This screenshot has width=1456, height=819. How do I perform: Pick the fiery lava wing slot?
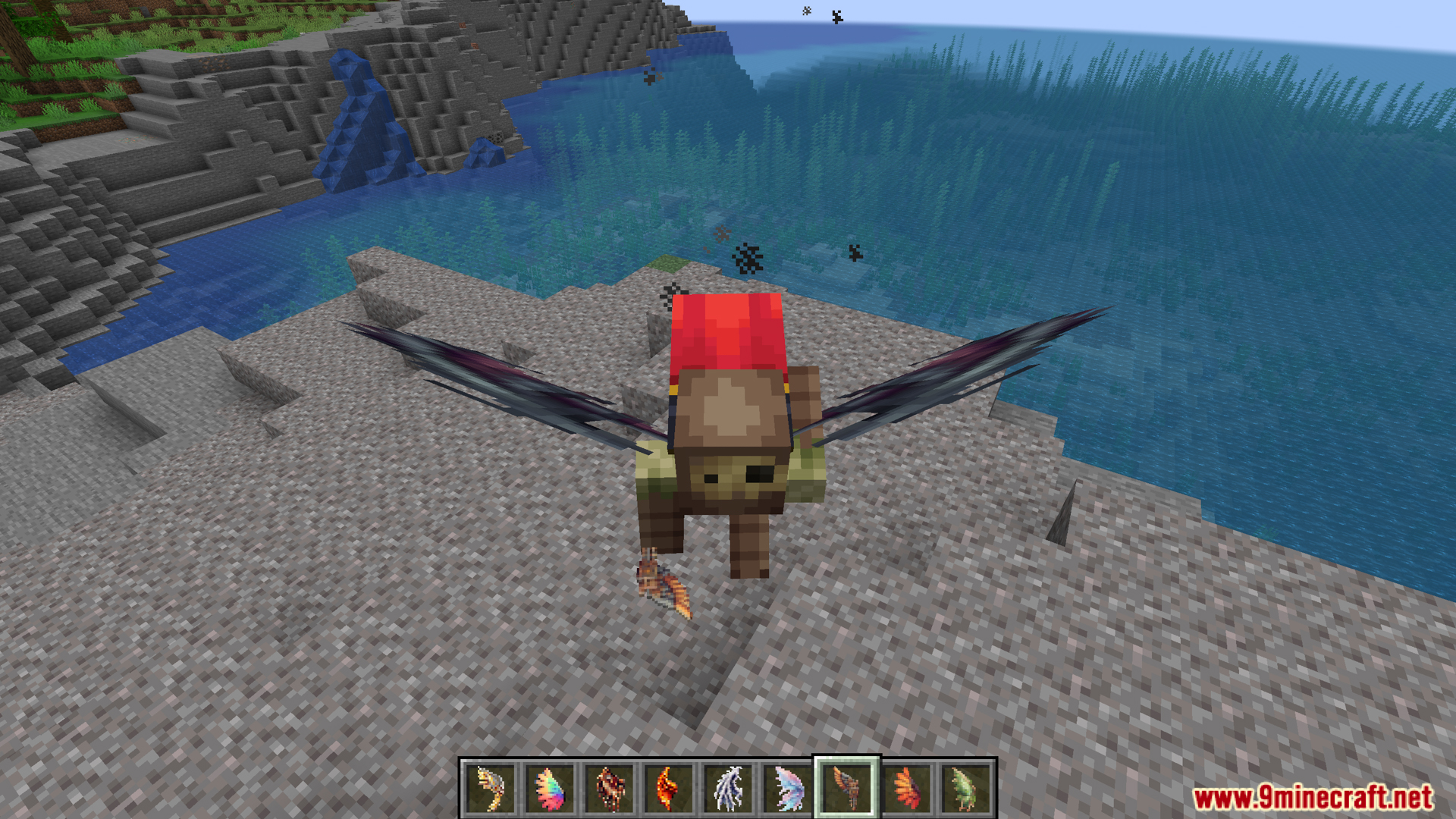click(x=668, y=788)
